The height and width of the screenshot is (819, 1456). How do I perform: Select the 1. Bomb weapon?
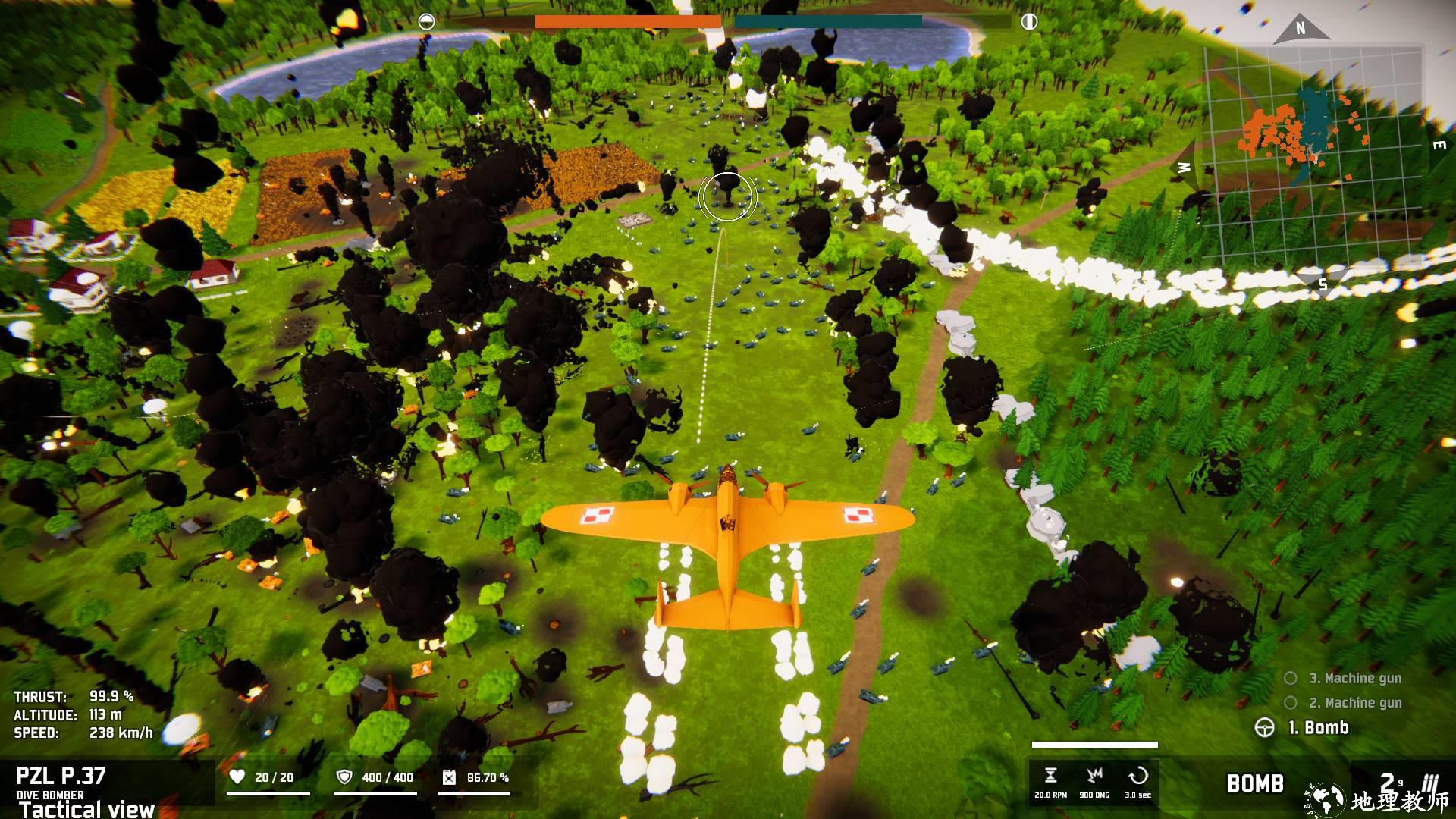tap(1318, 728)
